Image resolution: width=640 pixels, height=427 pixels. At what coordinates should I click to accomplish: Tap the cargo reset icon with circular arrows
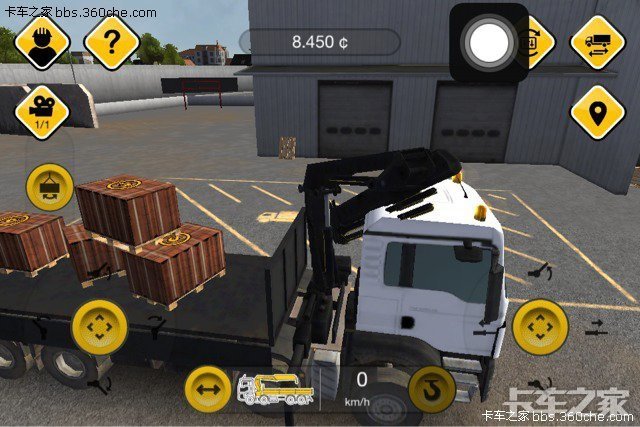pyautogui.click(x=532, y=42)
